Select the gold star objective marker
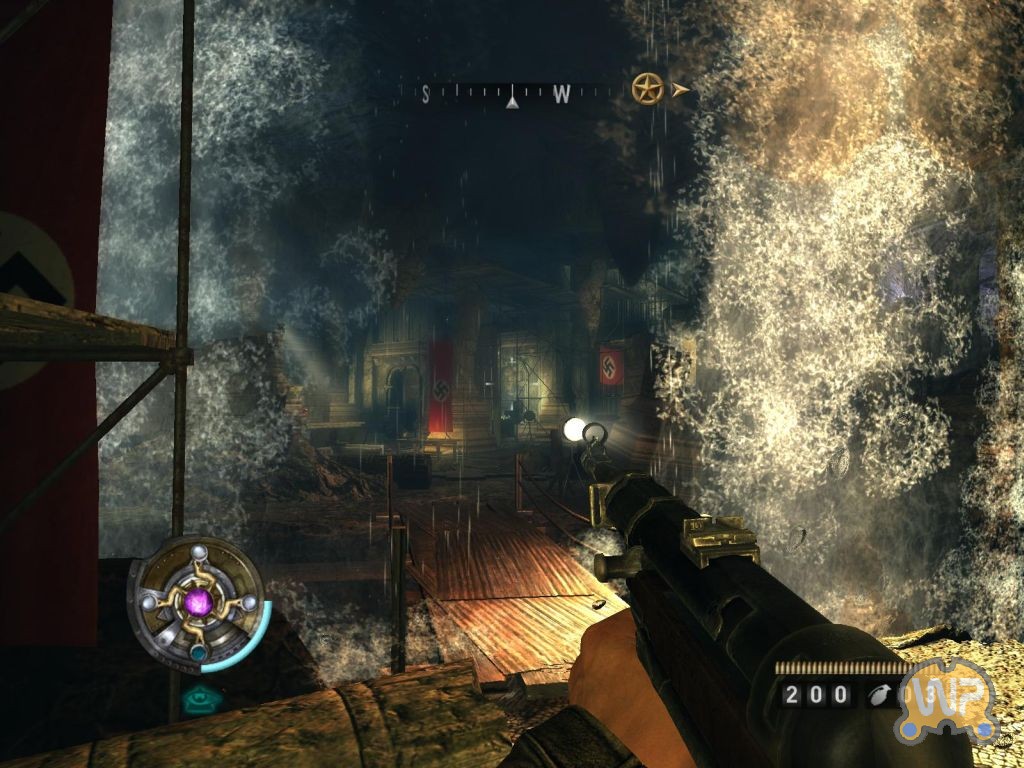Screen dimensions: 1024x768 (x=648, y=90)
